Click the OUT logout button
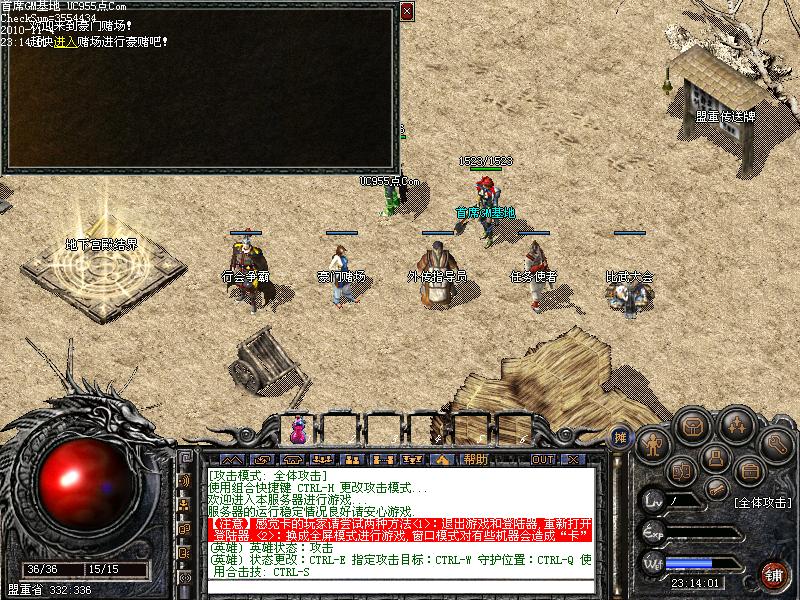 tap(542, 459)
